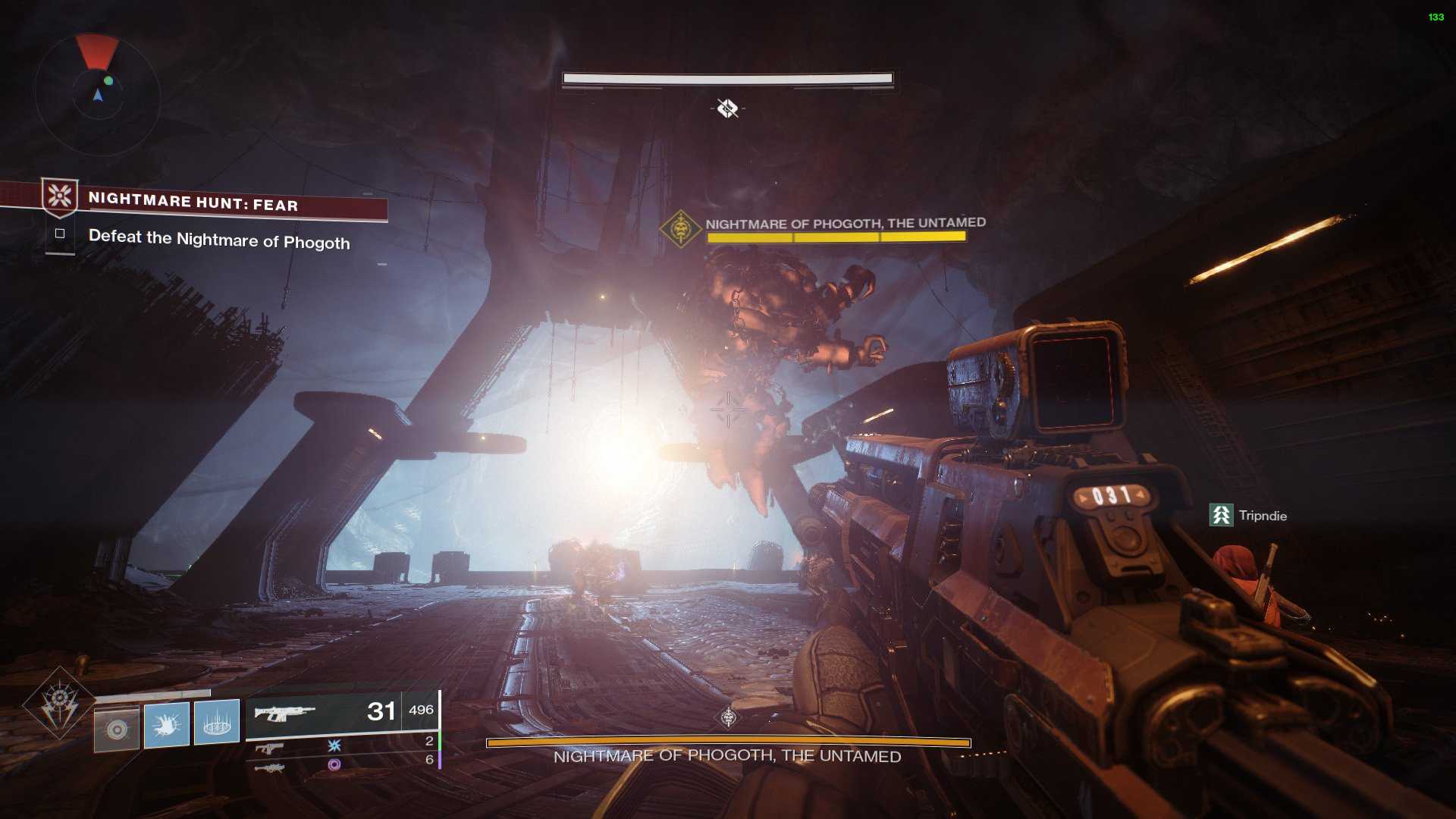Select fireteam member Tripndie's nameplate
Screen dimensions: 1456x819
pyautogui.click(x=1248, y=516)
